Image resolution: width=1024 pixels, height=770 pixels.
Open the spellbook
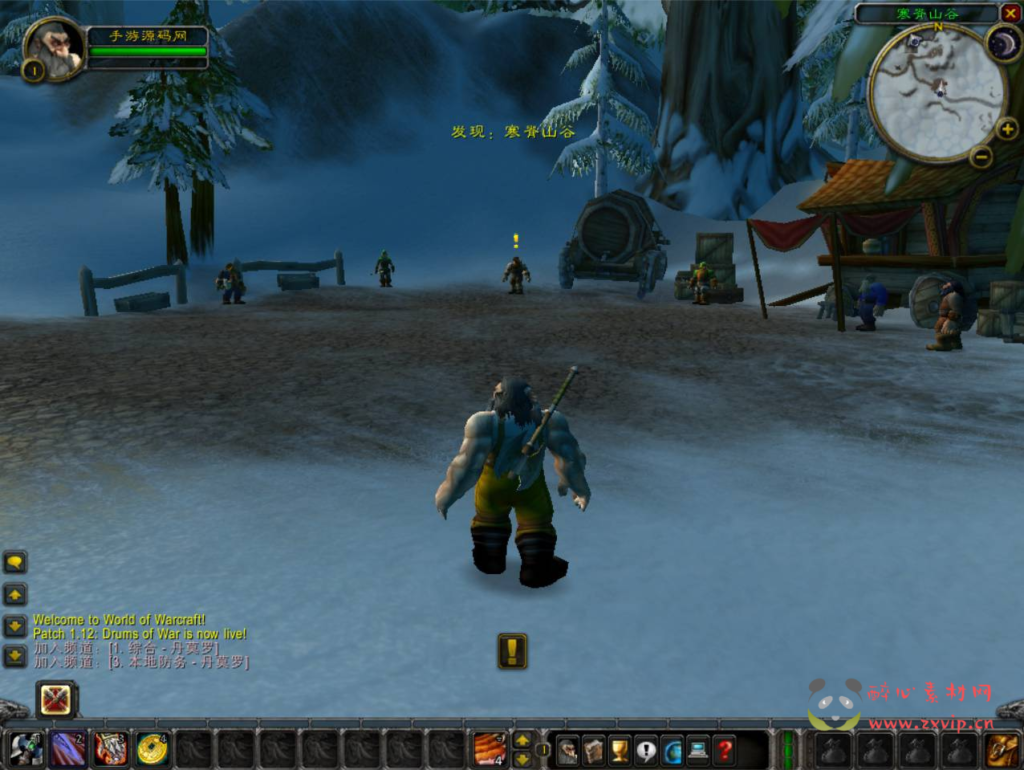tap(594, 750)
